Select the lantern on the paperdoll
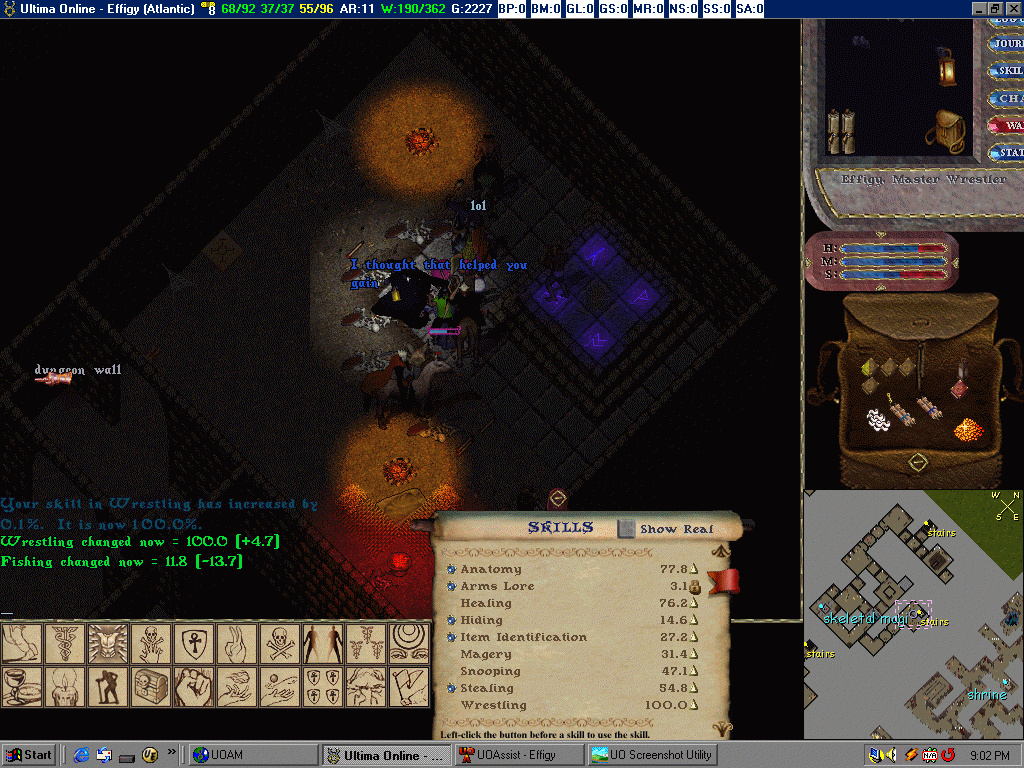Screen dimensions: 1024x768 [x=946, y=65]
